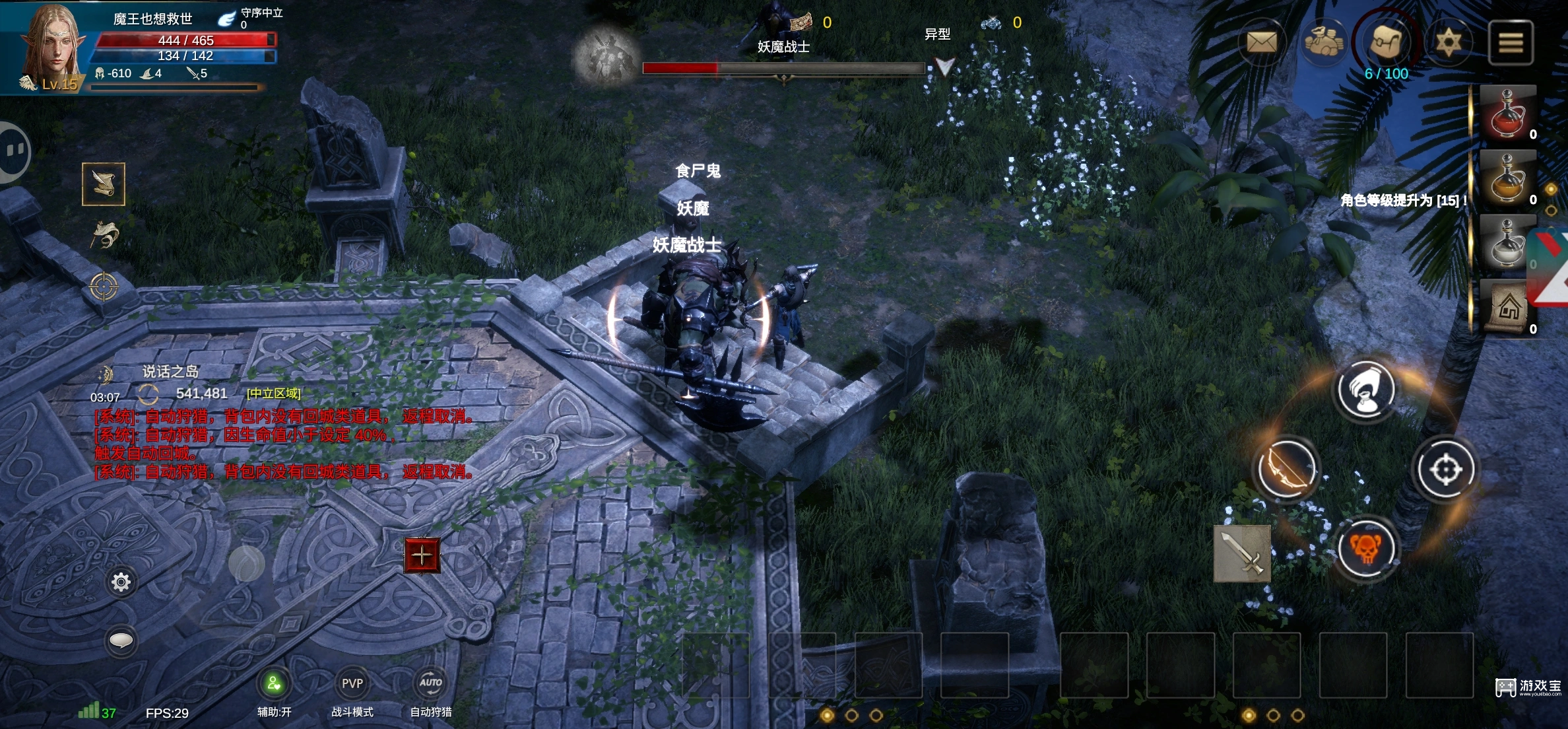This screenshot has width=1568, height=729.
Task: Toggle the 自动狩猎 auto hunt button
Action: click(x=431, y=685)
